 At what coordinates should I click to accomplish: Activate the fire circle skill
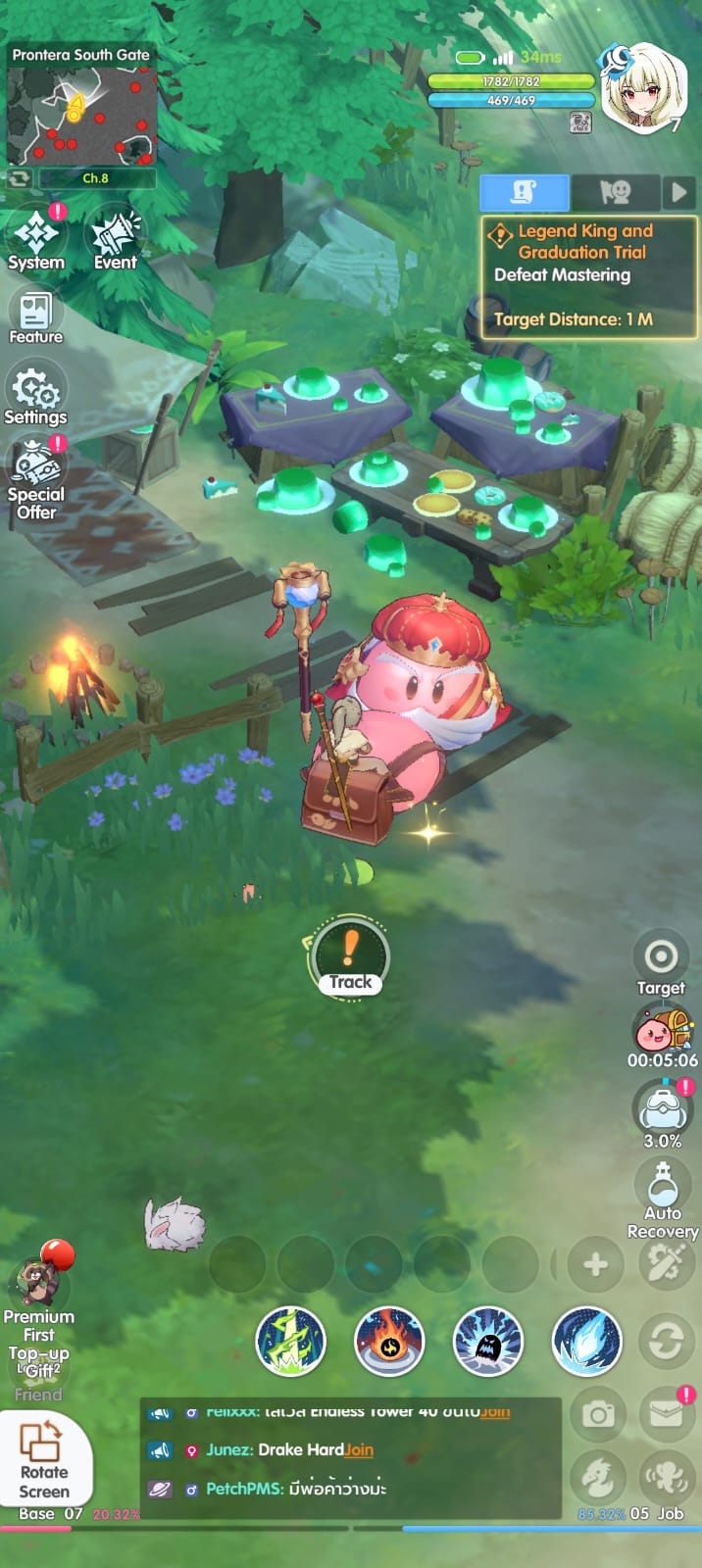[389, 1341]
